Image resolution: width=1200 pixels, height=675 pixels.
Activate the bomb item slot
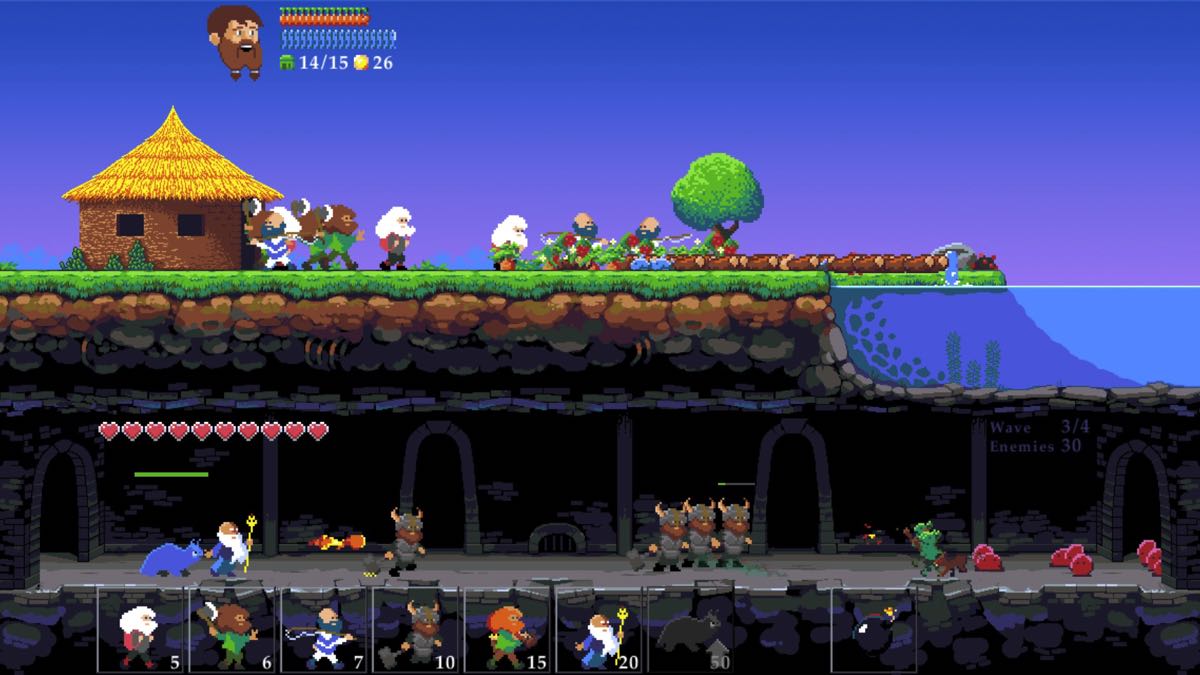click(x=875, y=630)
